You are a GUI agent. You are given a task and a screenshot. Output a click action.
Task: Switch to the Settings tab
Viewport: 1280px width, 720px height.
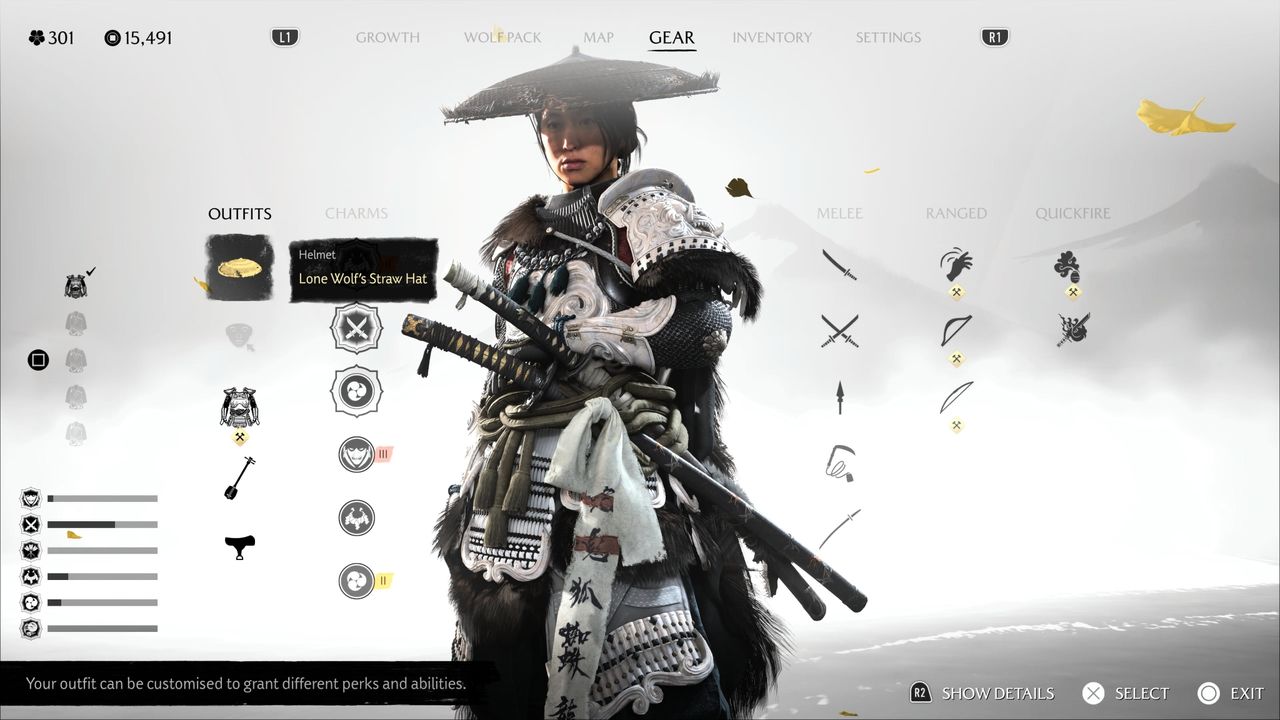(888, 38)
